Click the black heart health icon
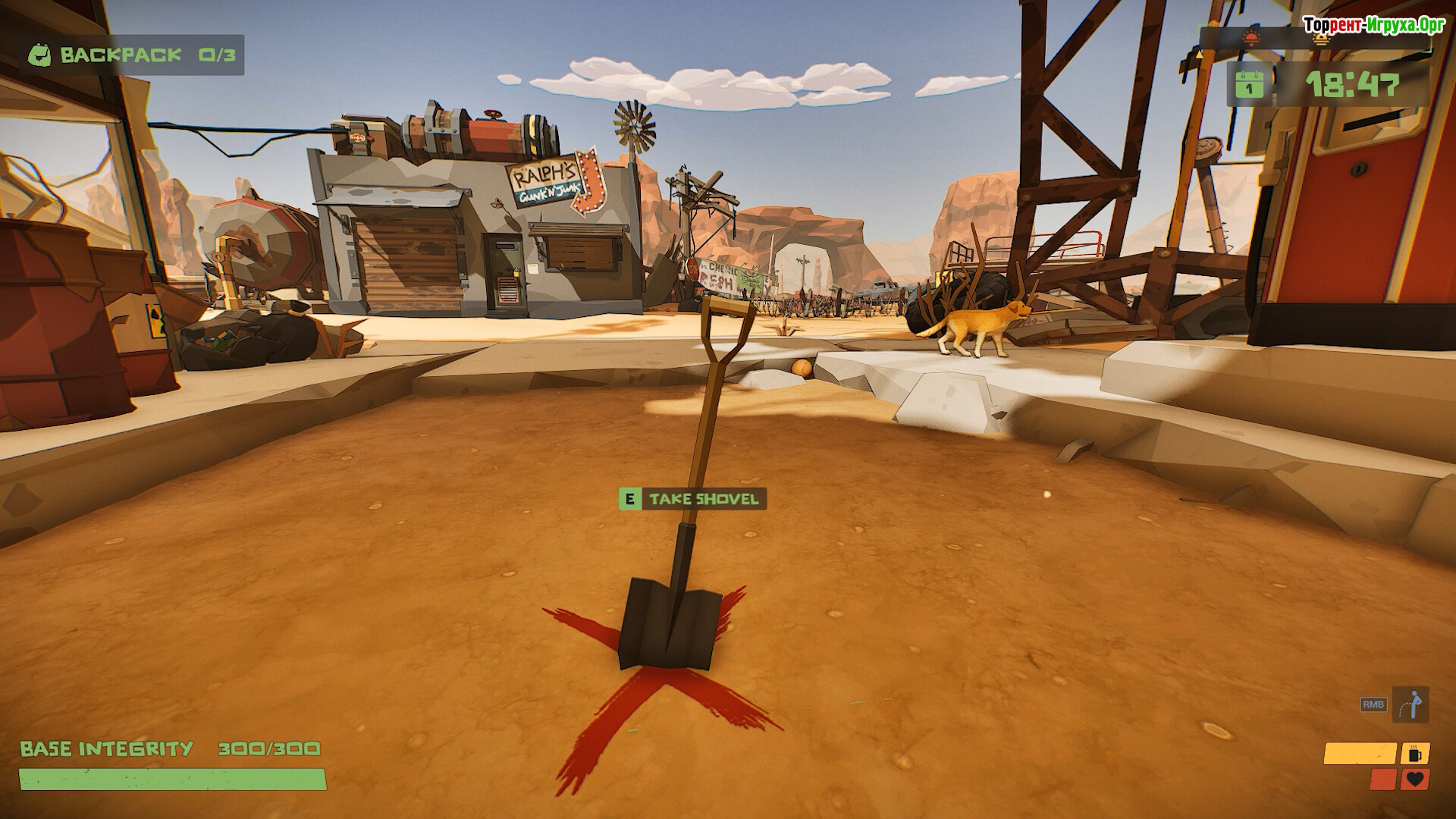Viewport: 1456px width, 819px height. pos(1415,779)
